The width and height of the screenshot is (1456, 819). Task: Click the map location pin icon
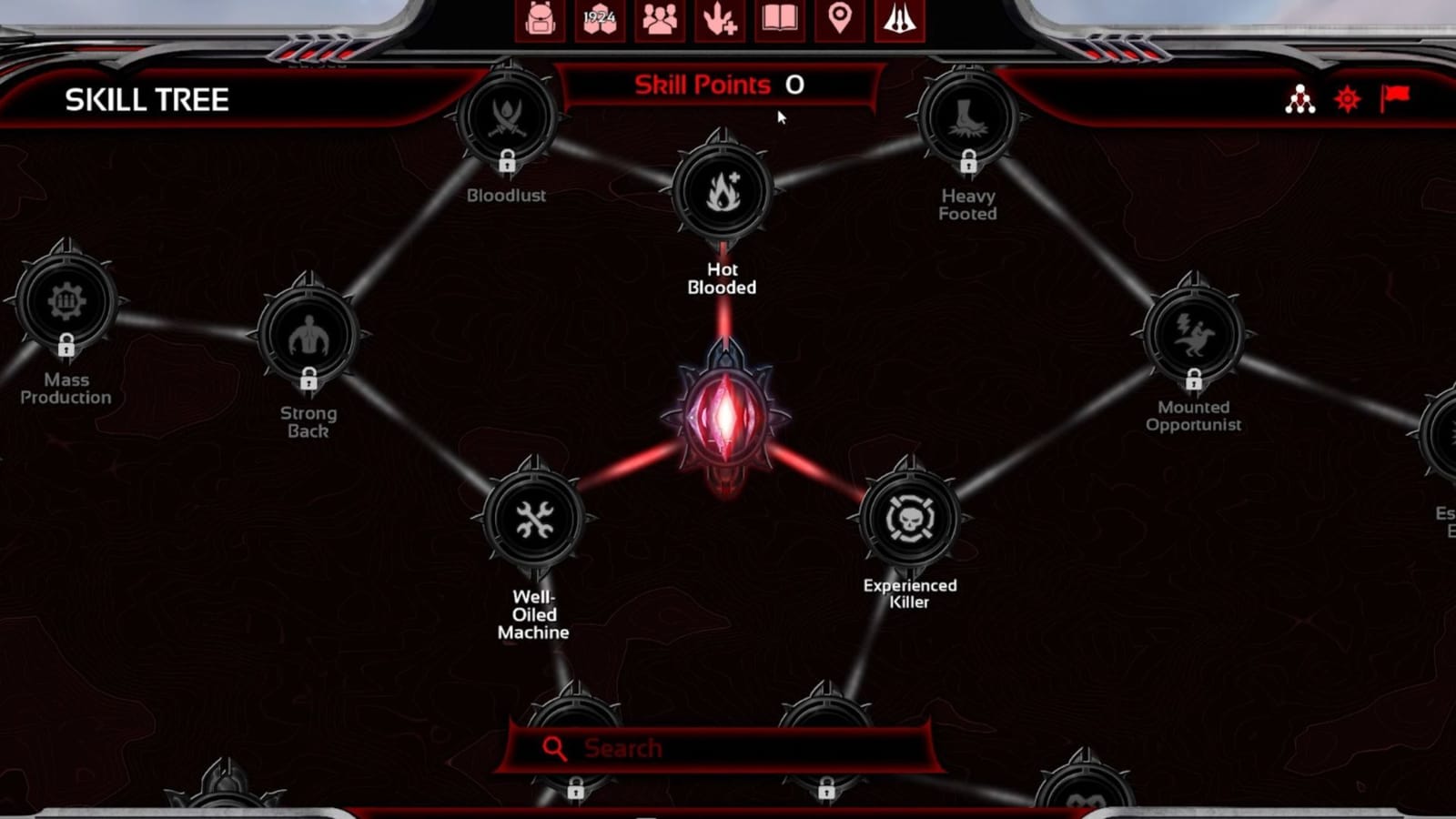click(840, 20)
